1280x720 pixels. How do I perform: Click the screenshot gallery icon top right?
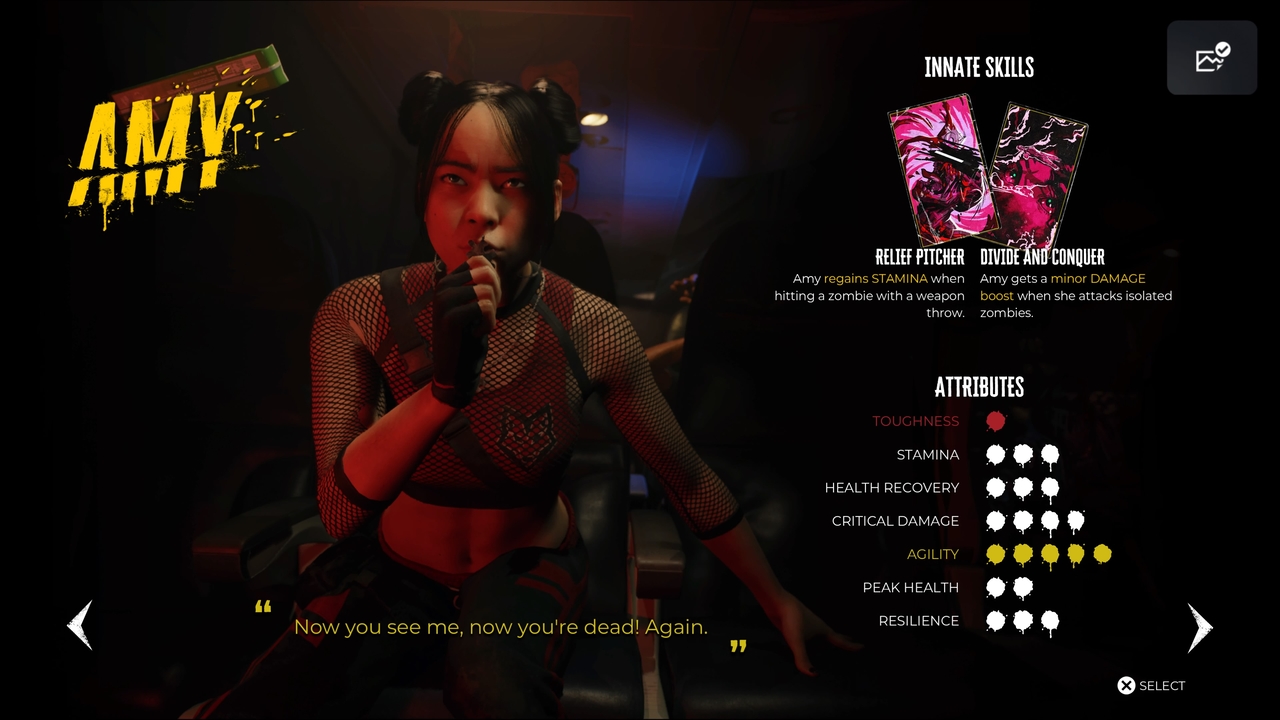pyautogui.click(x=1211, y=57)
